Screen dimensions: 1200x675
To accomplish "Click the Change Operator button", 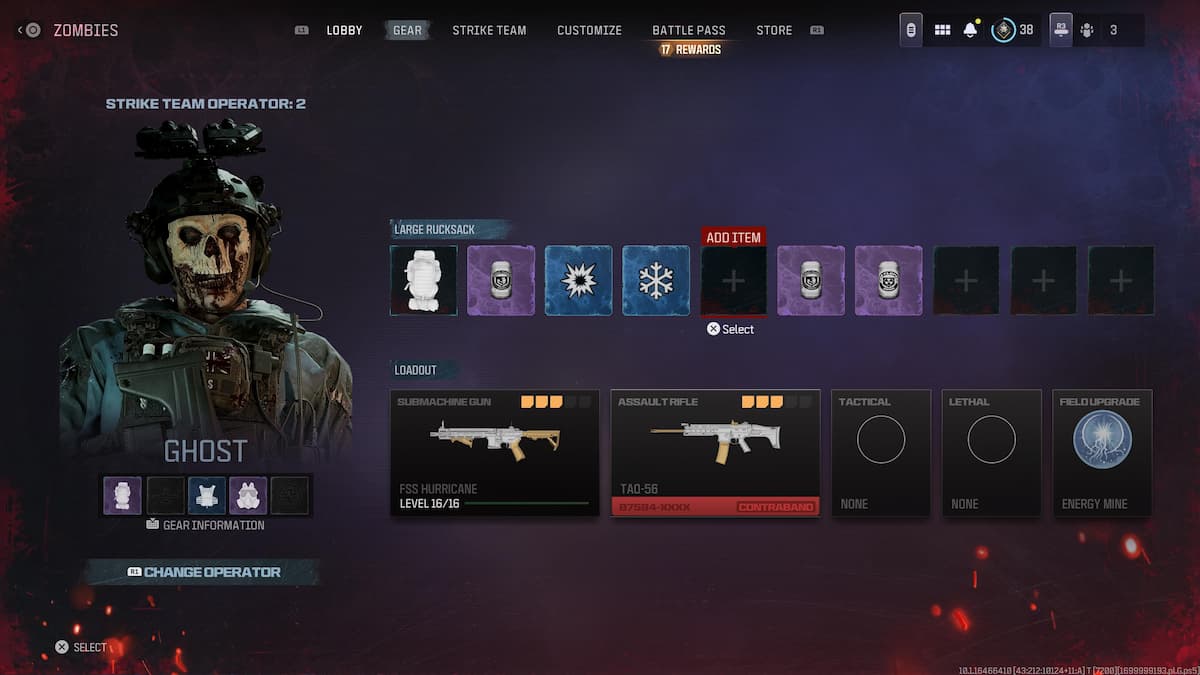I will click(203, 572).
